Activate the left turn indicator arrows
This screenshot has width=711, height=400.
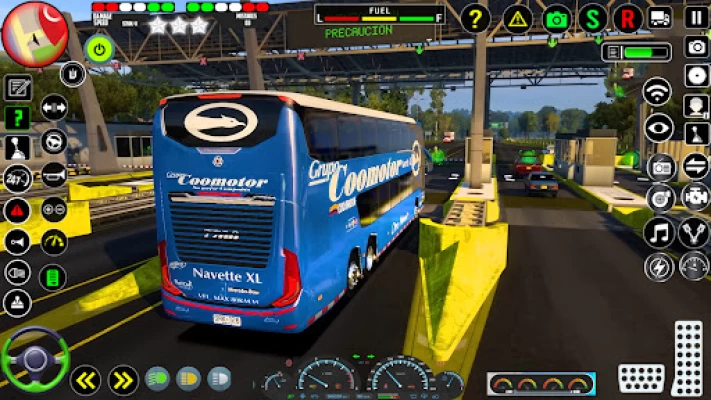(85, 379)
